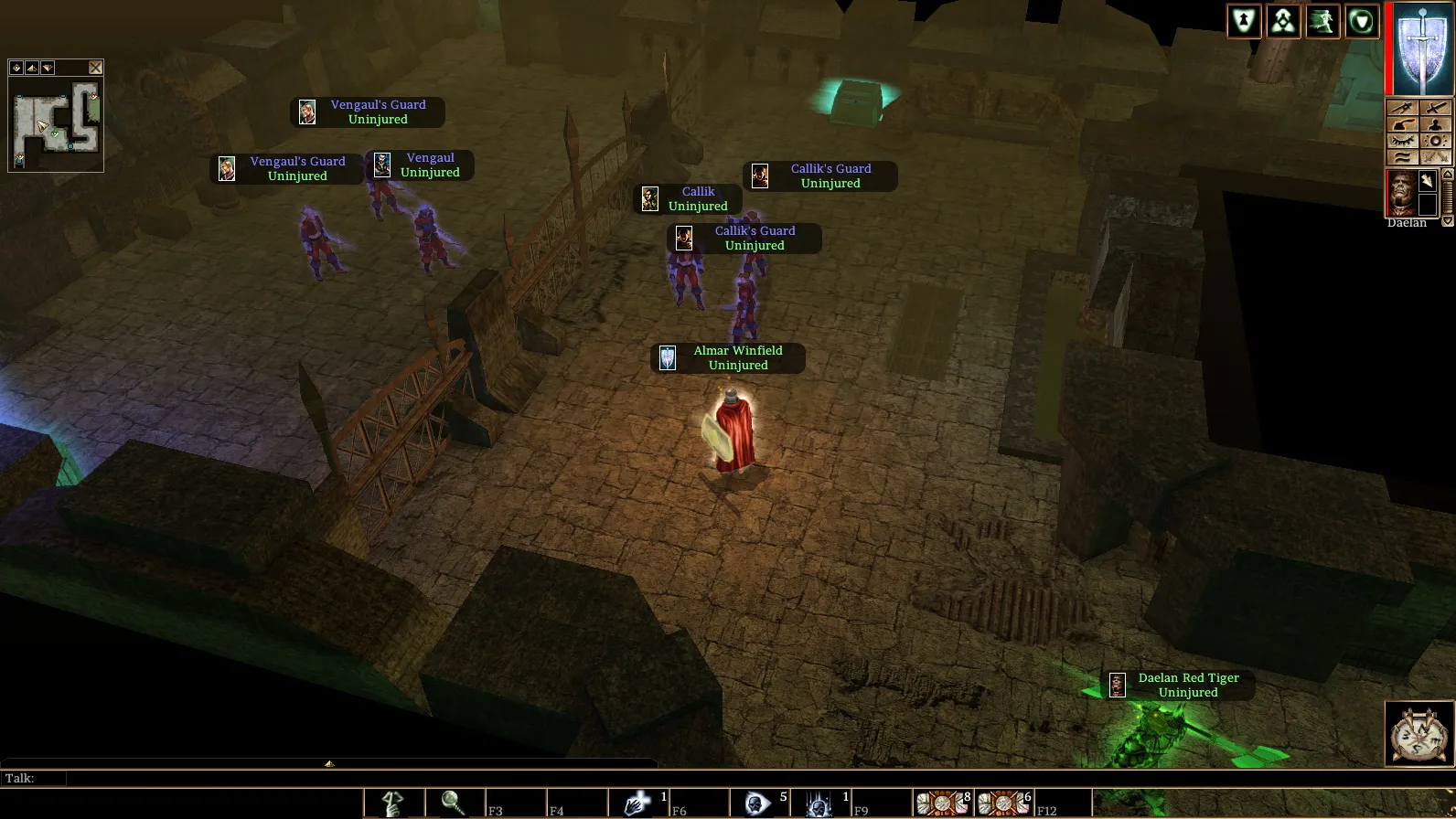1456x819 pixels.
Task: Close the minimap panel
Action: coord(95,68)
